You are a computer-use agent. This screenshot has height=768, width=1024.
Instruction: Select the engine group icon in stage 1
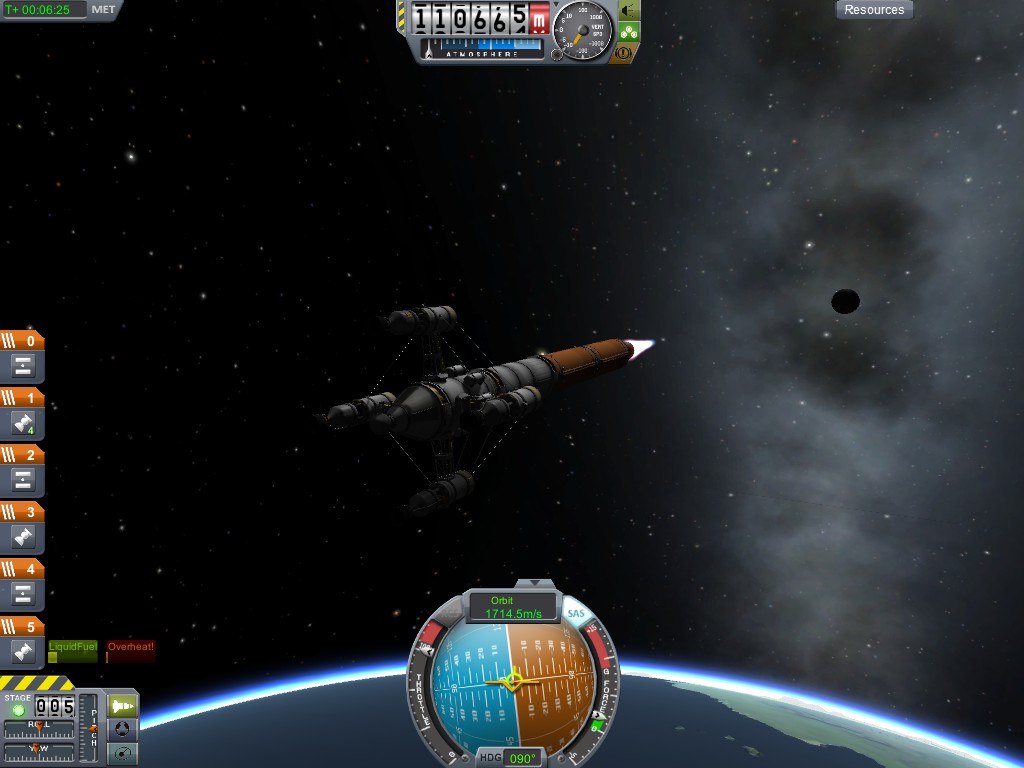[24, 423]
